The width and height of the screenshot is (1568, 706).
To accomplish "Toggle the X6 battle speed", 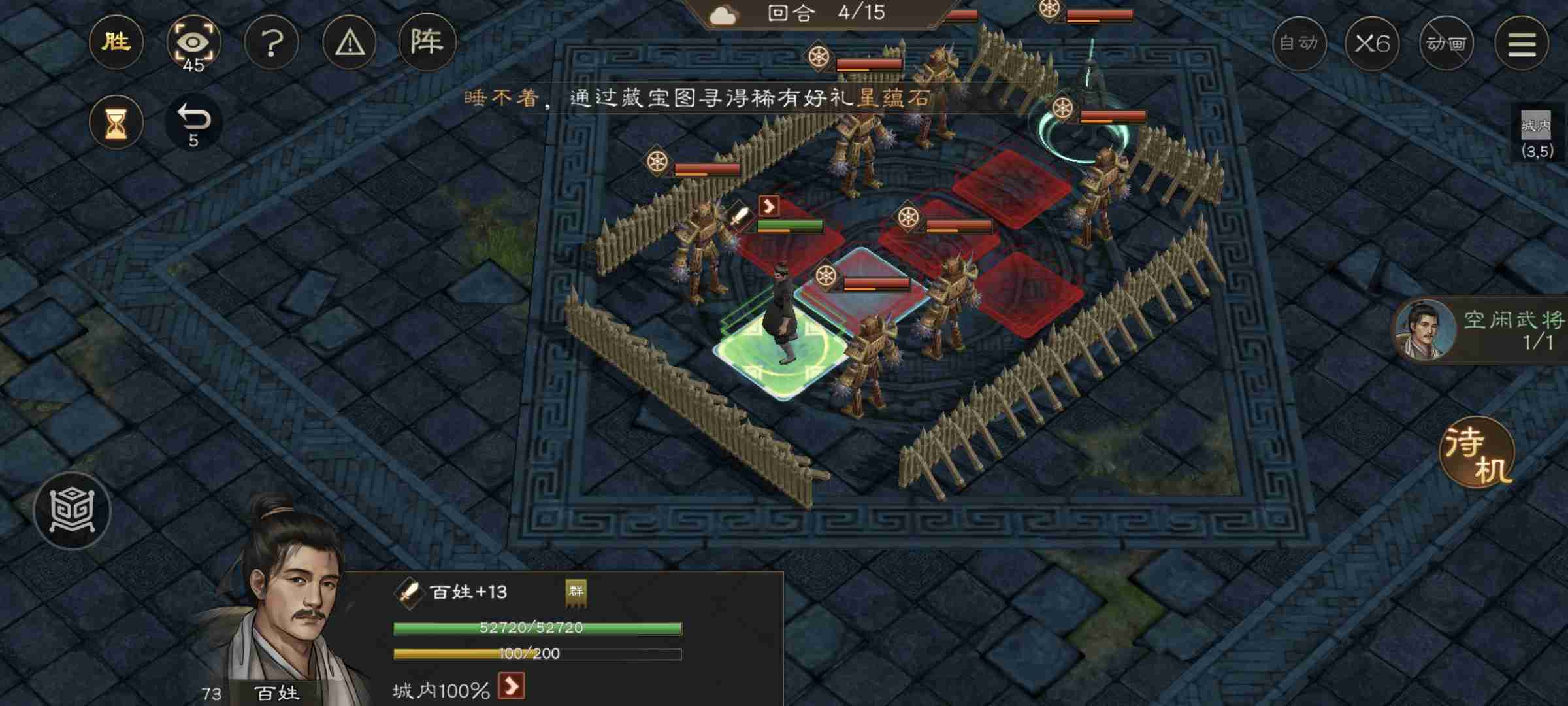I will point(1373,42).
